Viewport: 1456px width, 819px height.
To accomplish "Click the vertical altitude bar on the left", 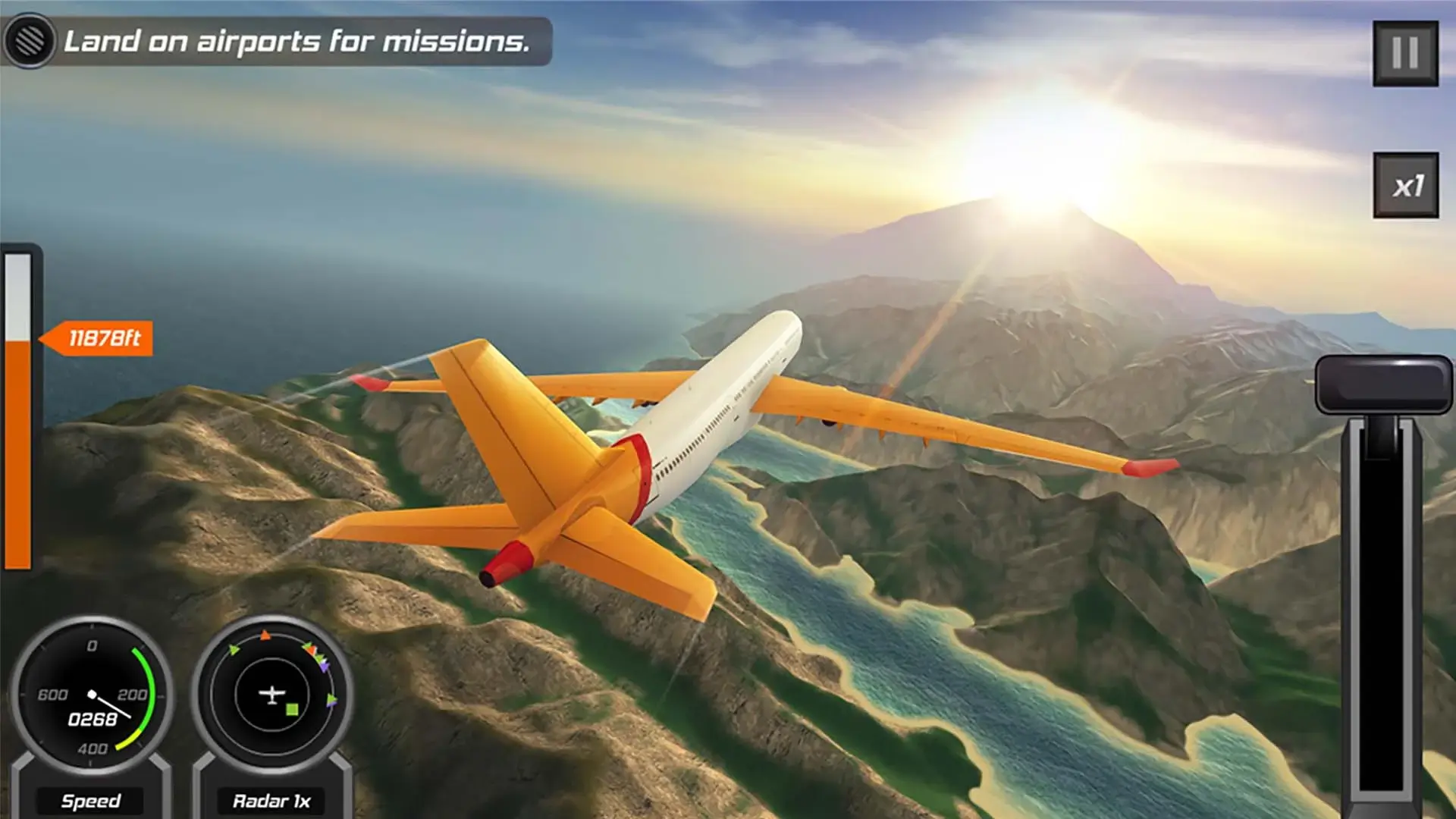I will tap(20, 455).
